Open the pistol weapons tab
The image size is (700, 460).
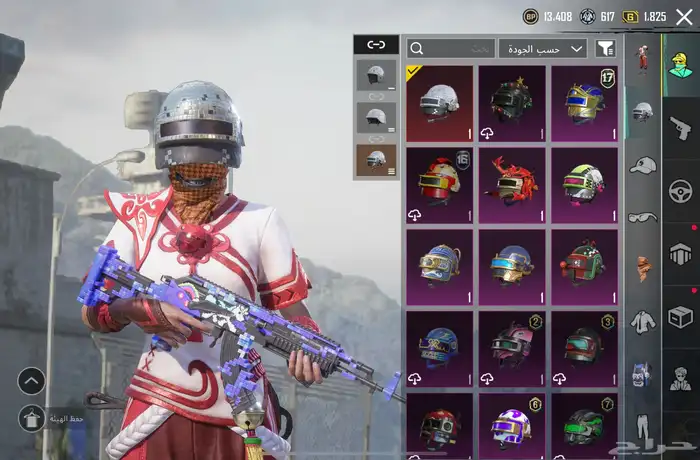681,127
